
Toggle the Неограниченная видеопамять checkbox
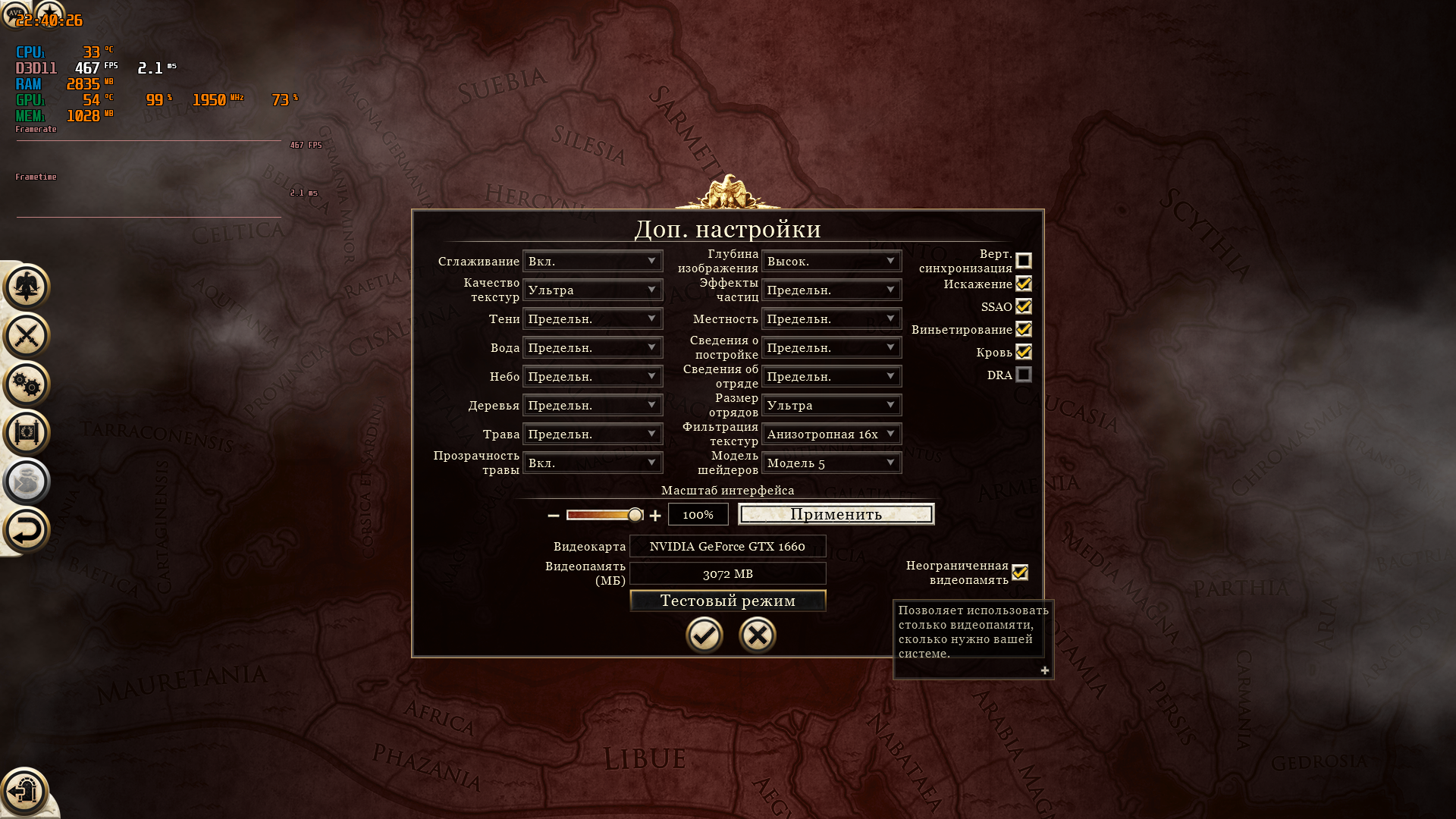point(1020,573)
